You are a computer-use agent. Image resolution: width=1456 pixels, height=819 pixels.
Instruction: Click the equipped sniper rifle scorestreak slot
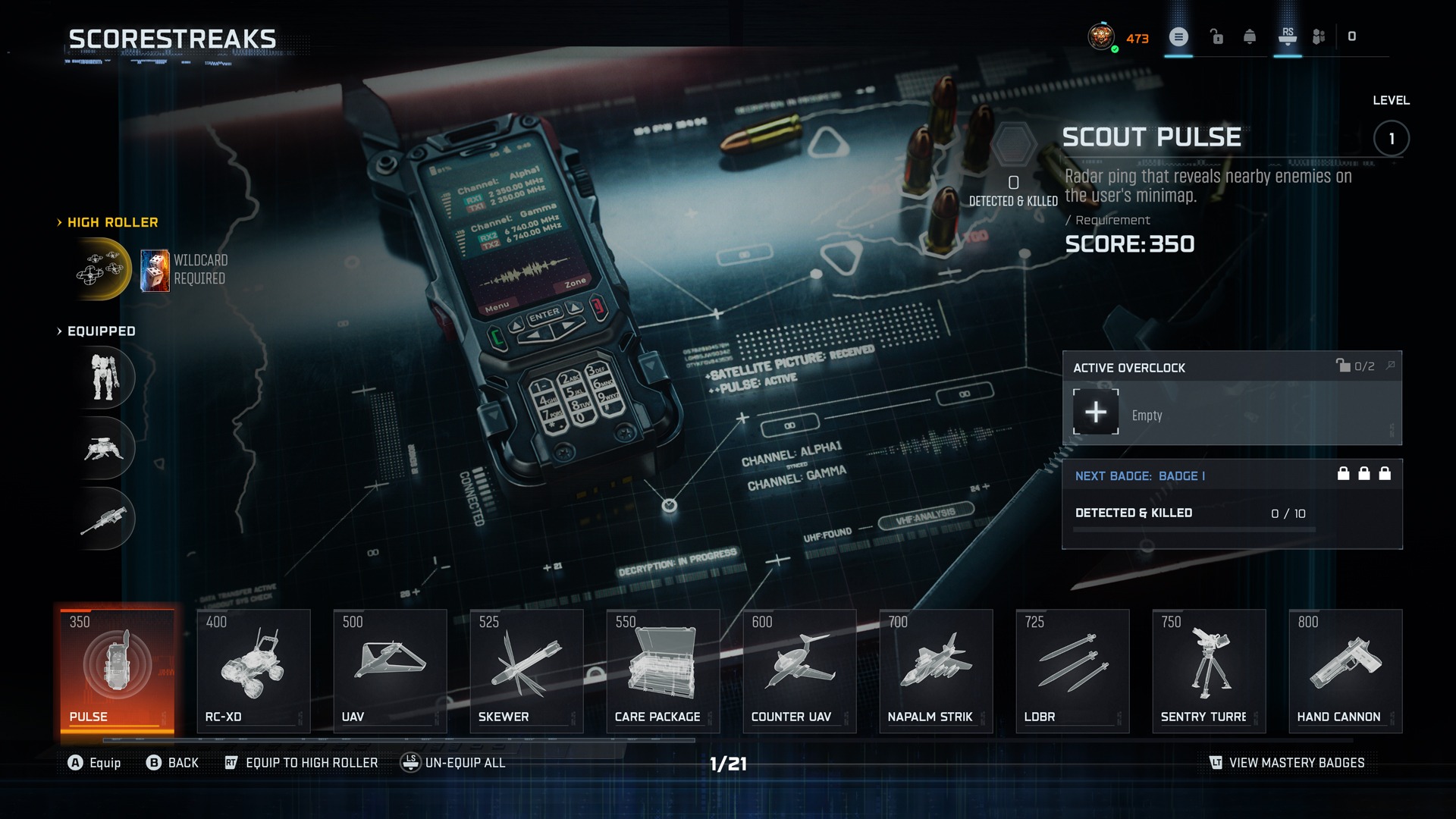(x=105, y=519)
